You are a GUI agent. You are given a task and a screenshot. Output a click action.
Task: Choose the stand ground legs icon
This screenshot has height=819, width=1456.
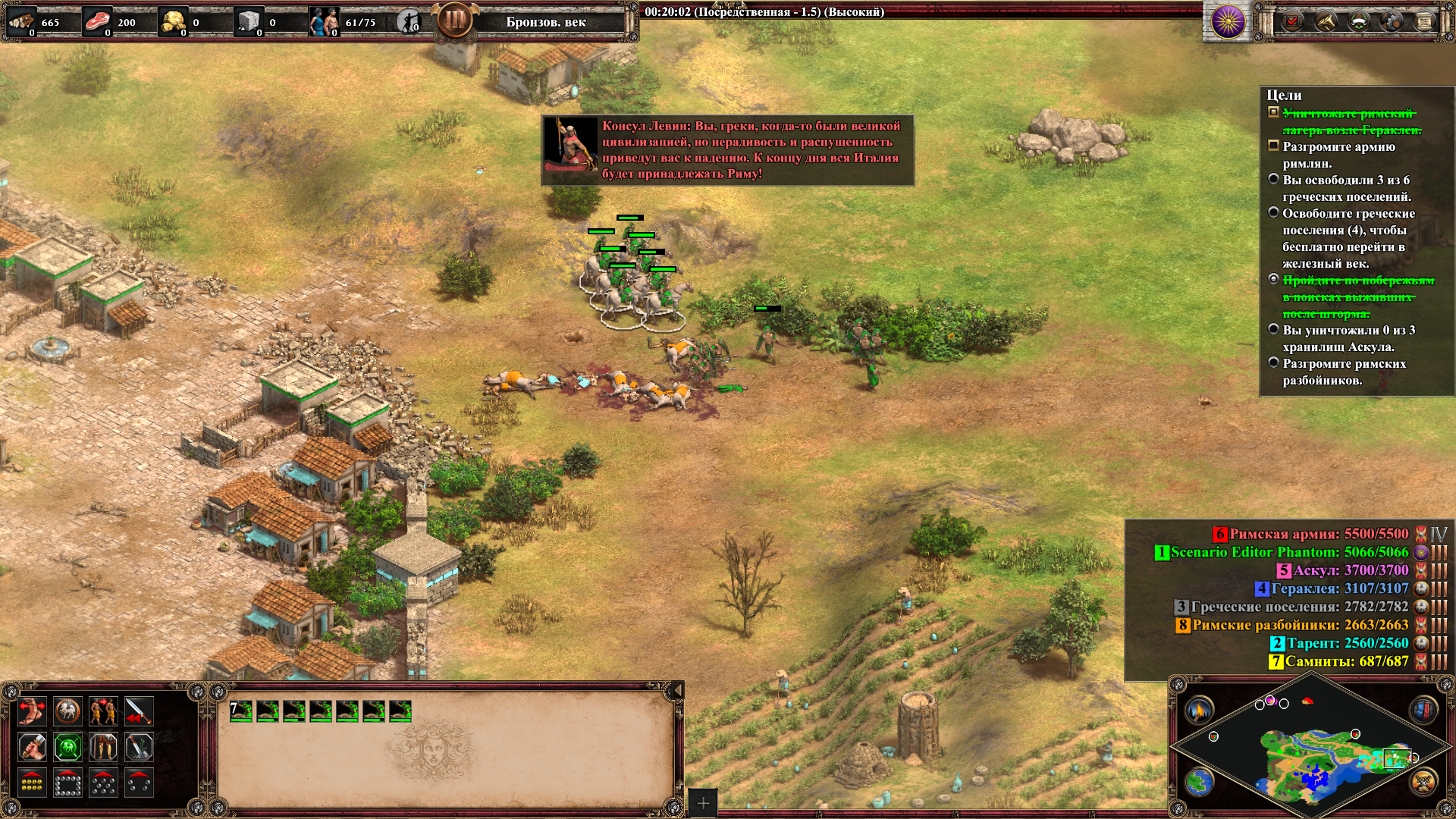103,748
